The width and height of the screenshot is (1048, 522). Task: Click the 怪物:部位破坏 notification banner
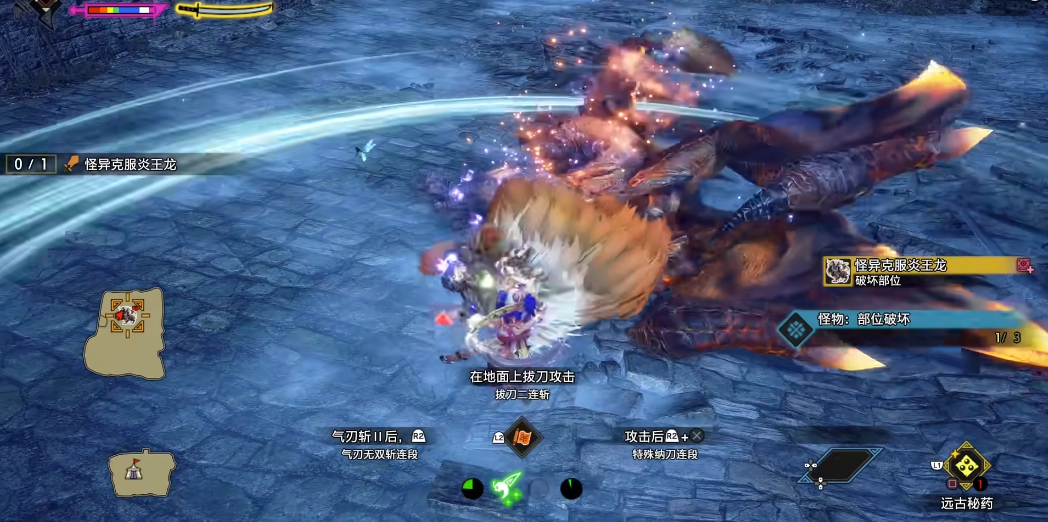click(900, 321)
